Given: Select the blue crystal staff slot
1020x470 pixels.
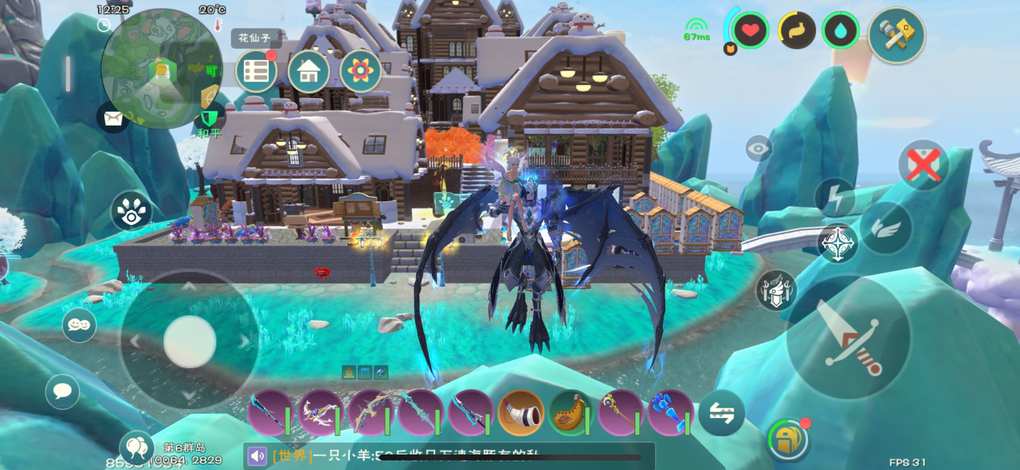Looking at the screenshot, I should 669,412.
